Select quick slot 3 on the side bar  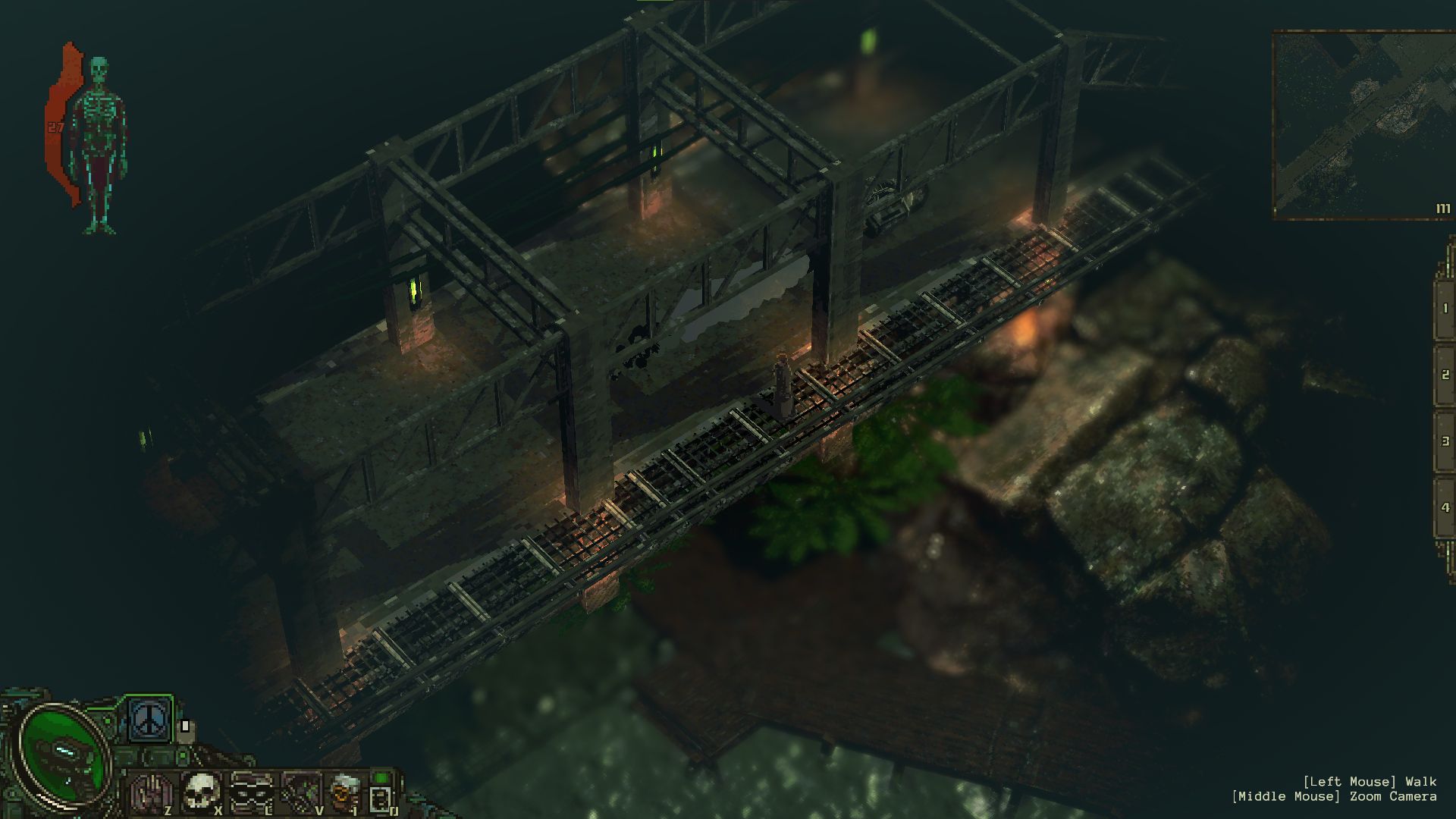pos(1444,441)
